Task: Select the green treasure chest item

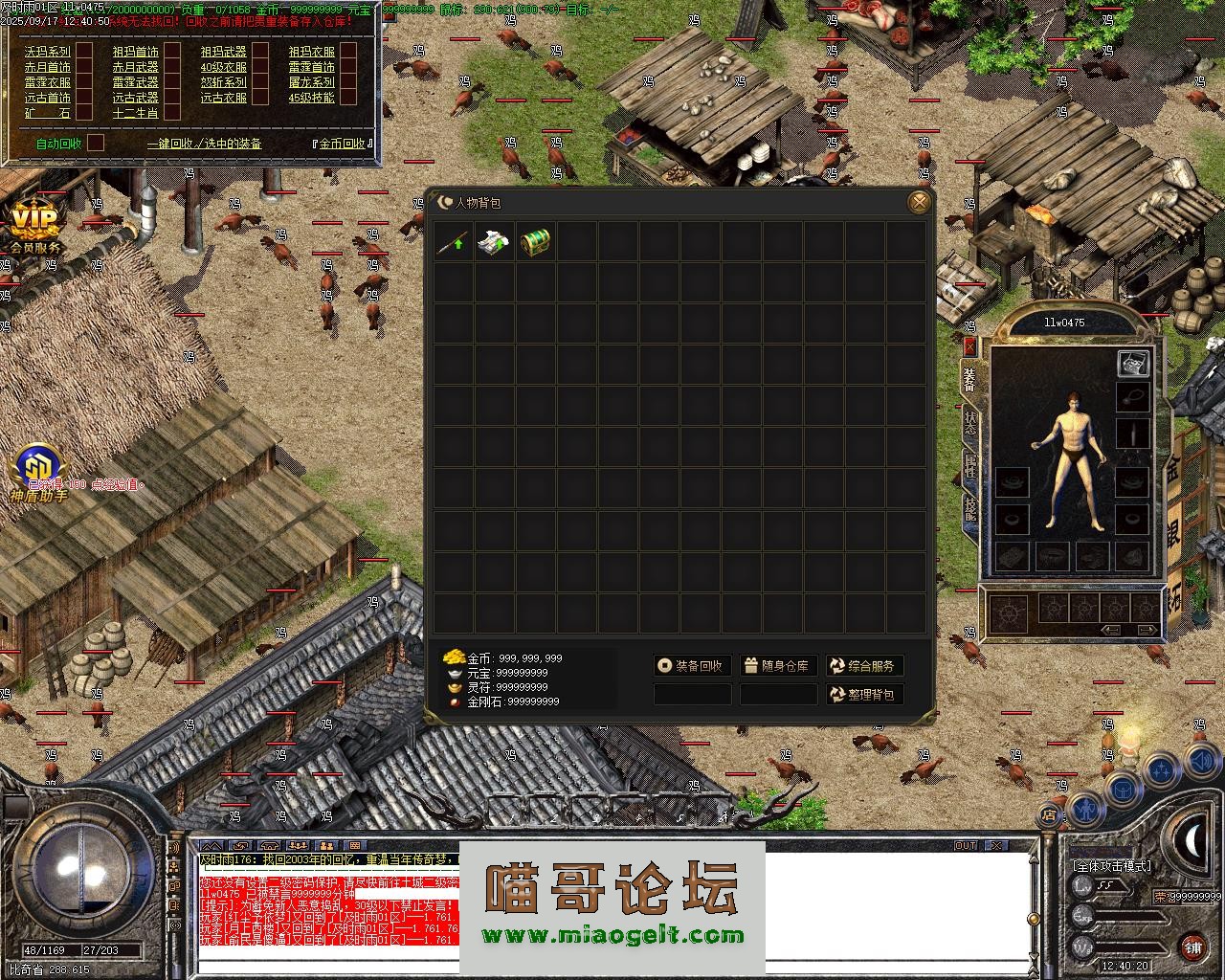Action: tap(536, 242)
